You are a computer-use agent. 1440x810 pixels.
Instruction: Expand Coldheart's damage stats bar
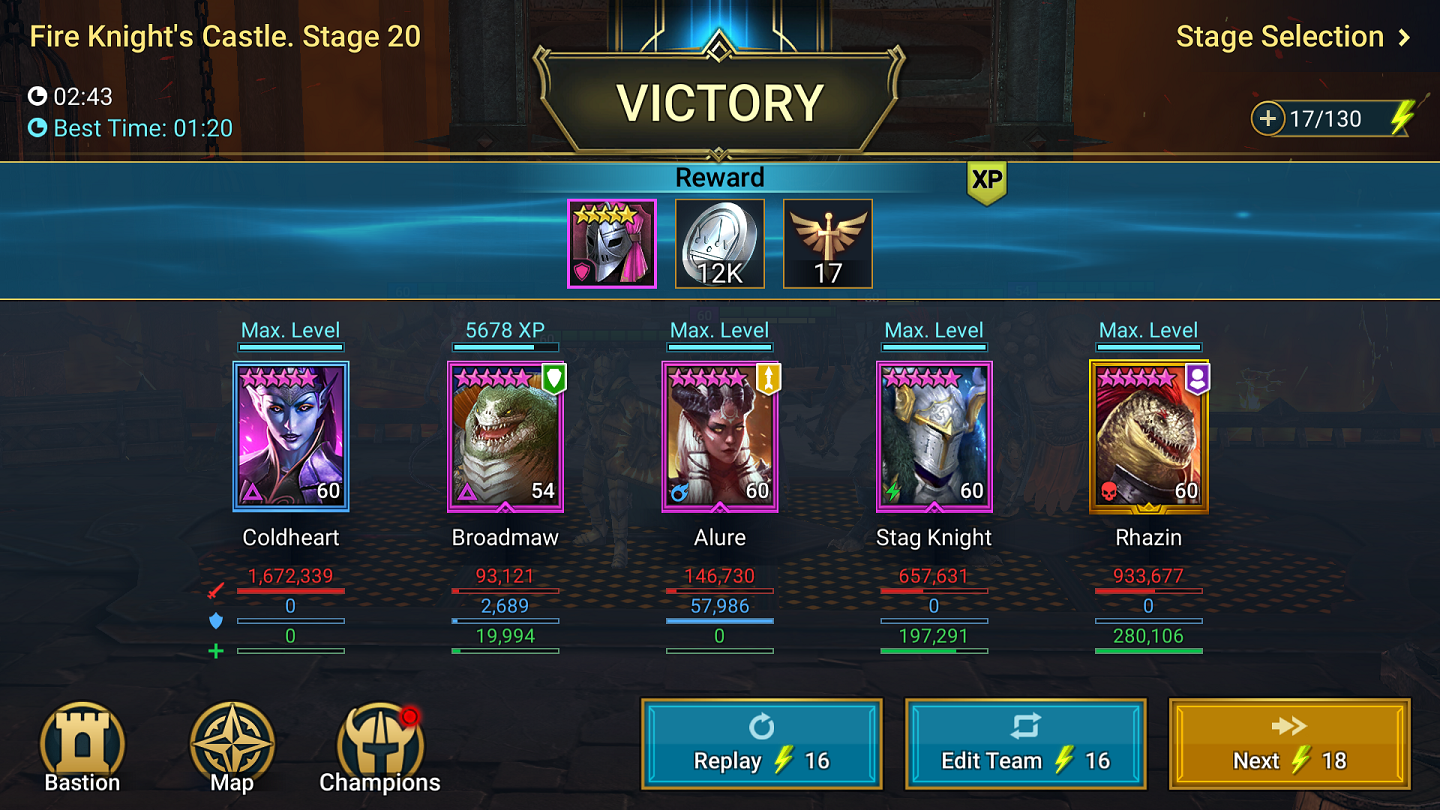[291, 589]
